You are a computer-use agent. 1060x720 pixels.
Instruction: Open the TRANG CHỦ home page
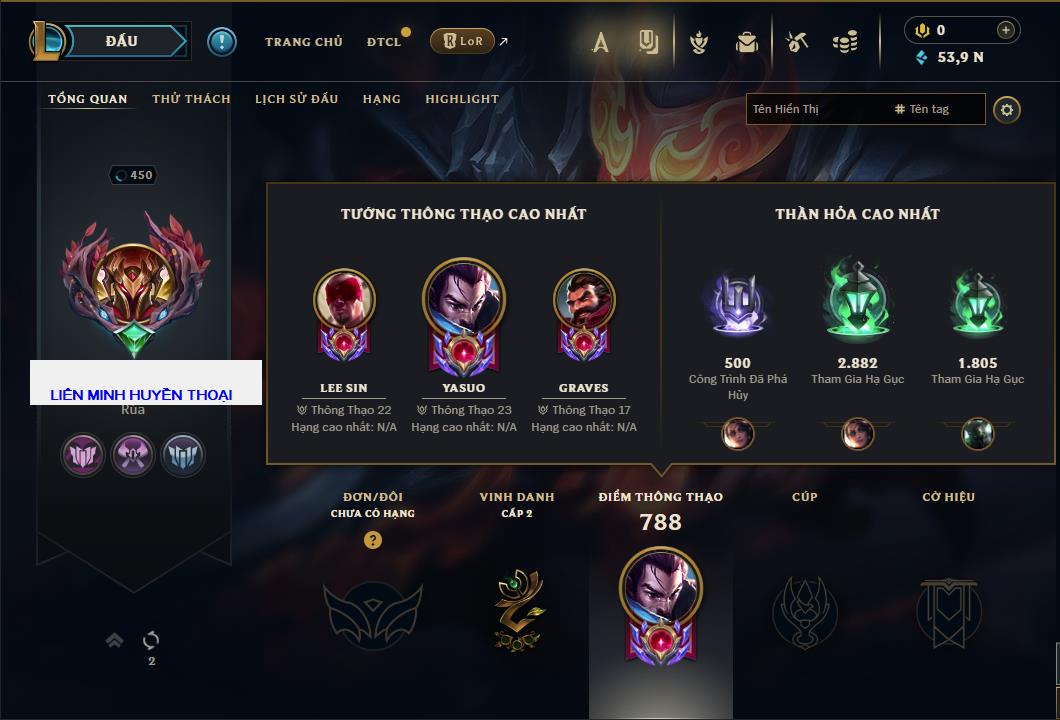point(303,42)
